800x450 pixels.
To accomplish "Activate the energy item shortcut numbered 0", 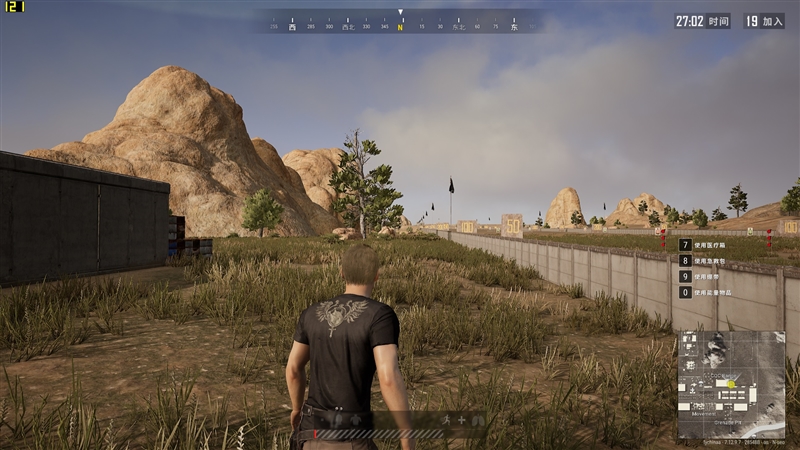I will tap(685, 292).
